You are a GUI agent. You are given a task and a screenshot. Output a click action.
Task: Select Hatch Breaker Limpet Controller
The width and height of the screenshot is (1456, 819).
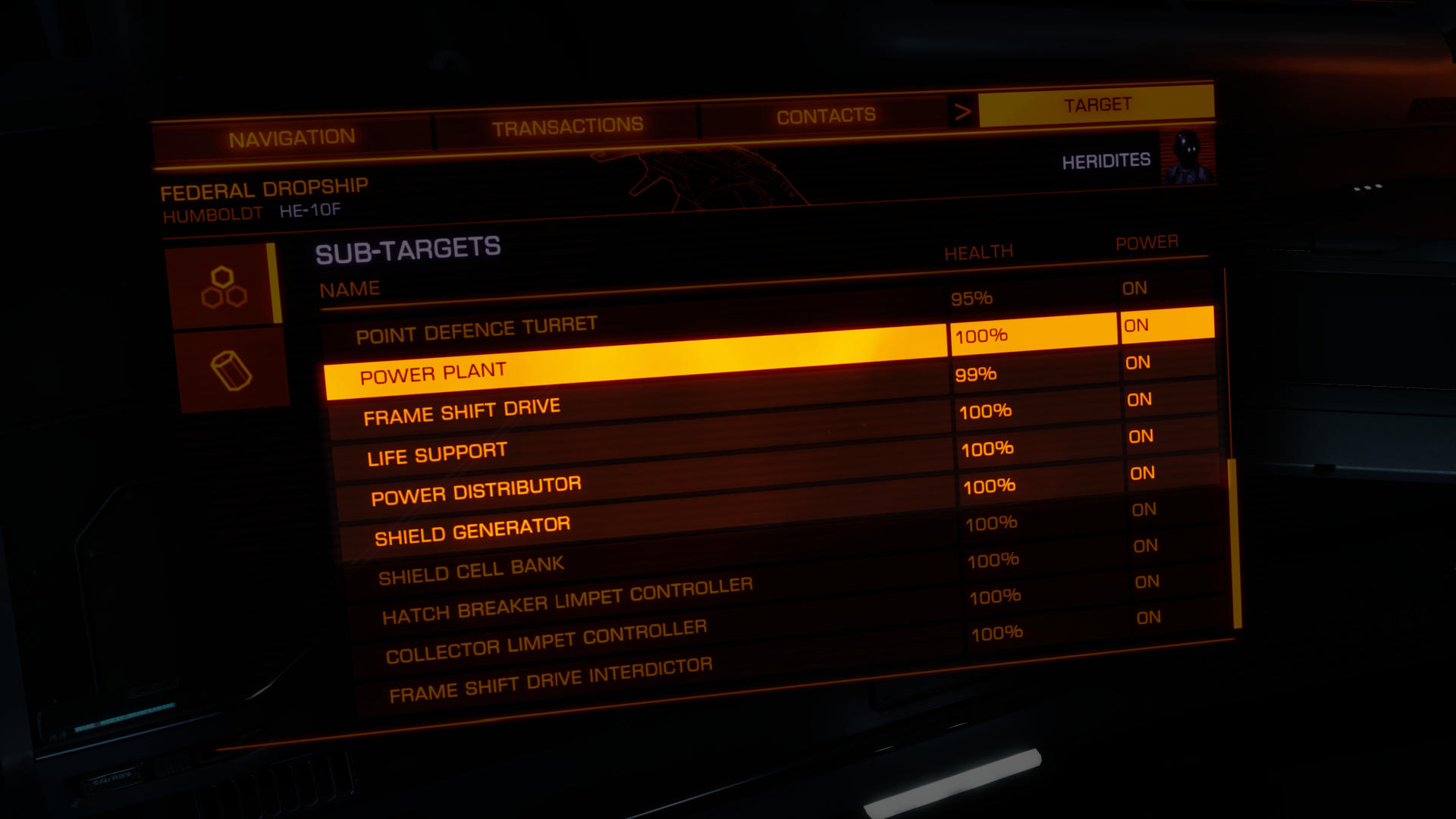click(x=567, y=601)
